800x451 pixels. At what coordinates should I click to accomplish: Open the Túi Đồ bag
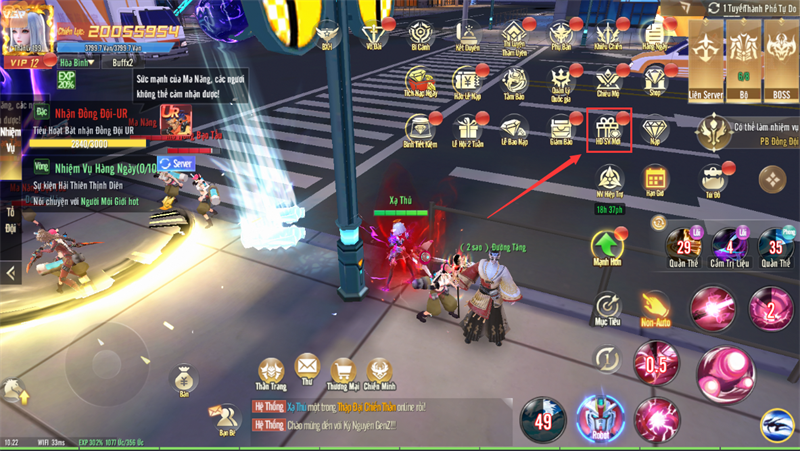712,180
